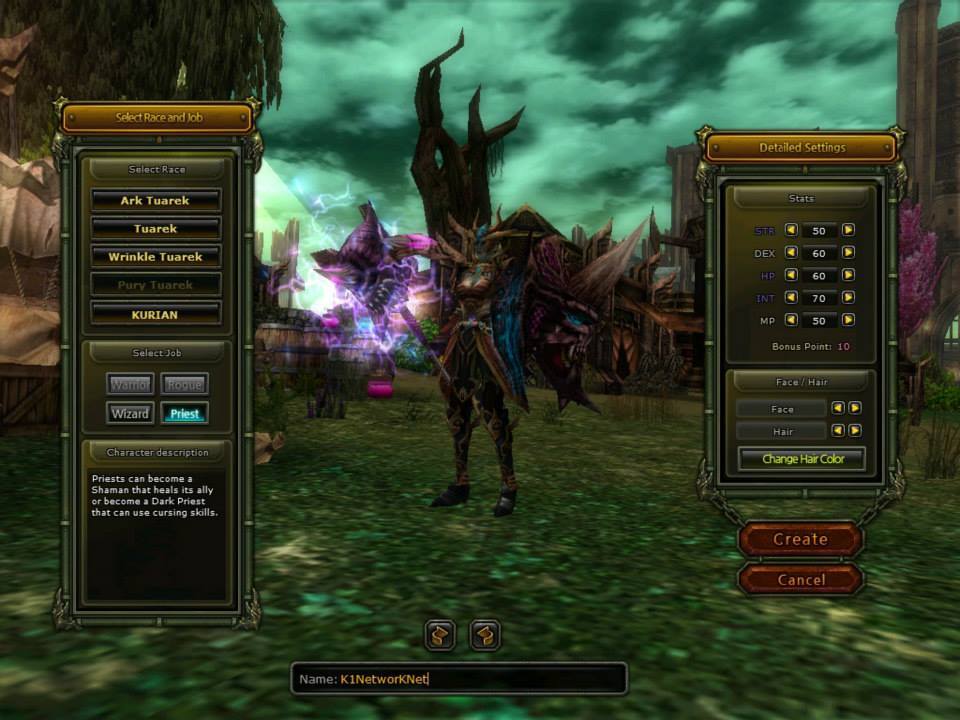This screenshot has width=960, height=720.
Task: Create the character
Action: pos(800,539)
